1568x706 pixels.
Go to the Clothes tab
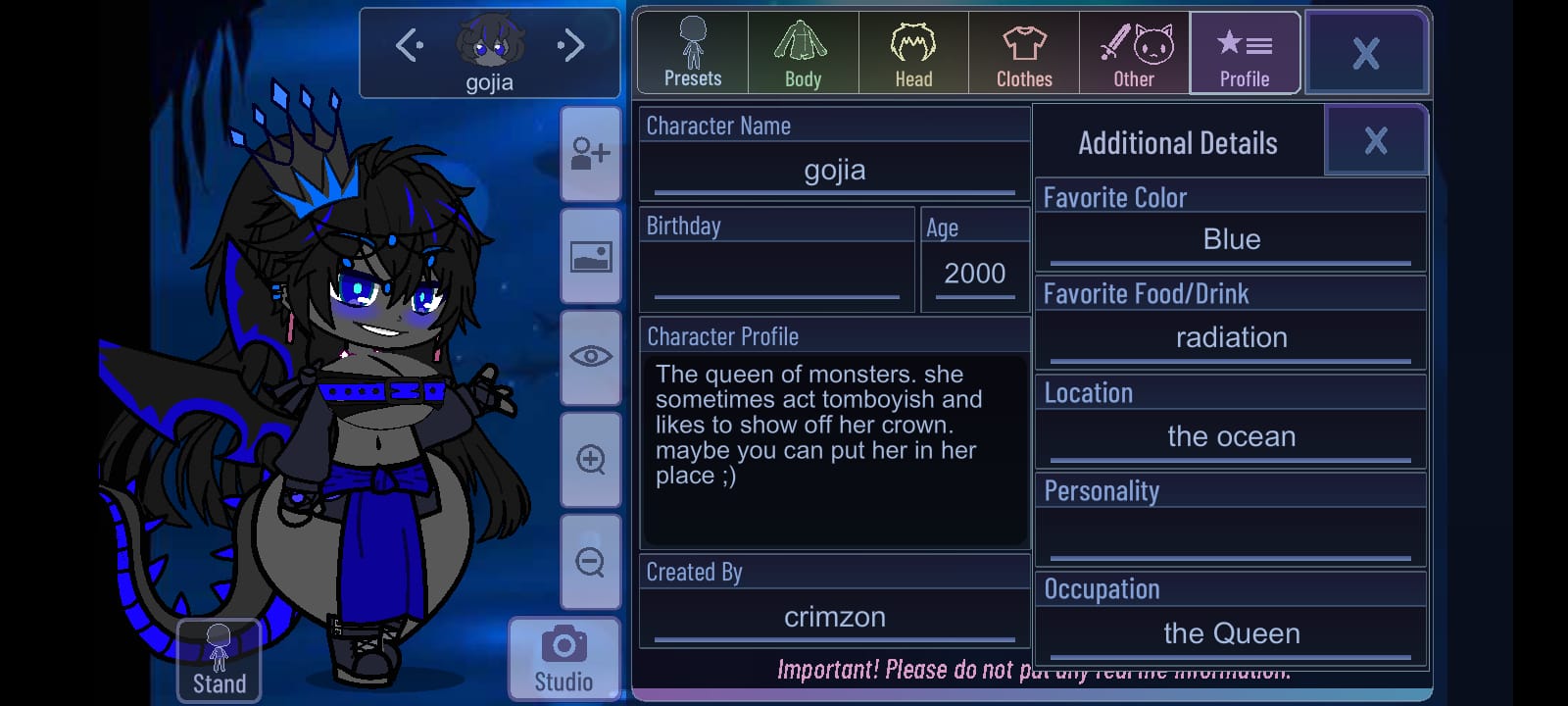click(x=1024, y=53)
